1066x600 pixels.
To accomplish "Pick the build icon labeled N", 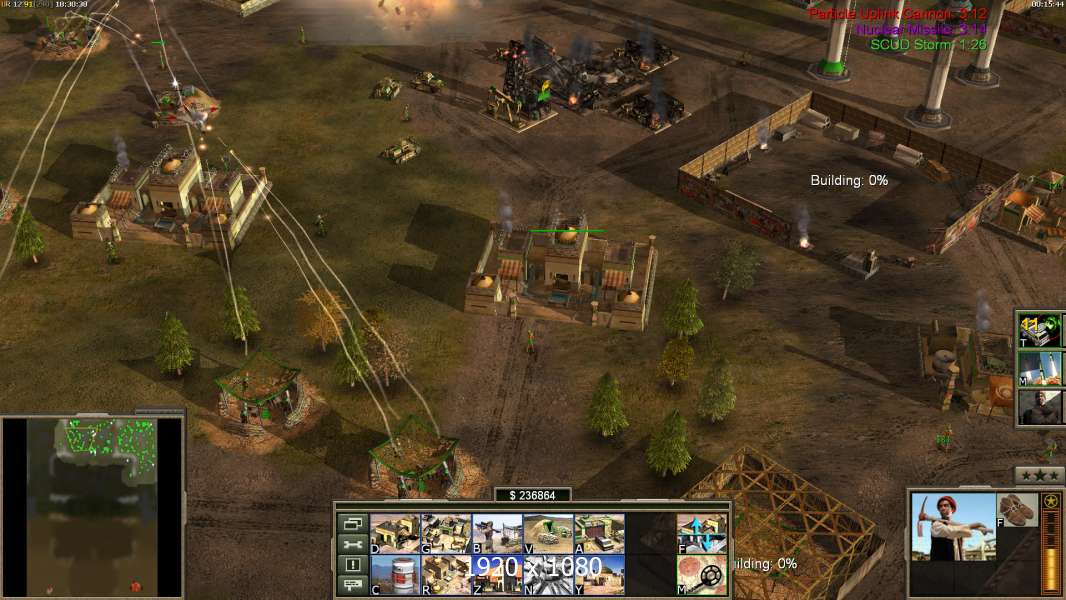I will pos(548,575).
